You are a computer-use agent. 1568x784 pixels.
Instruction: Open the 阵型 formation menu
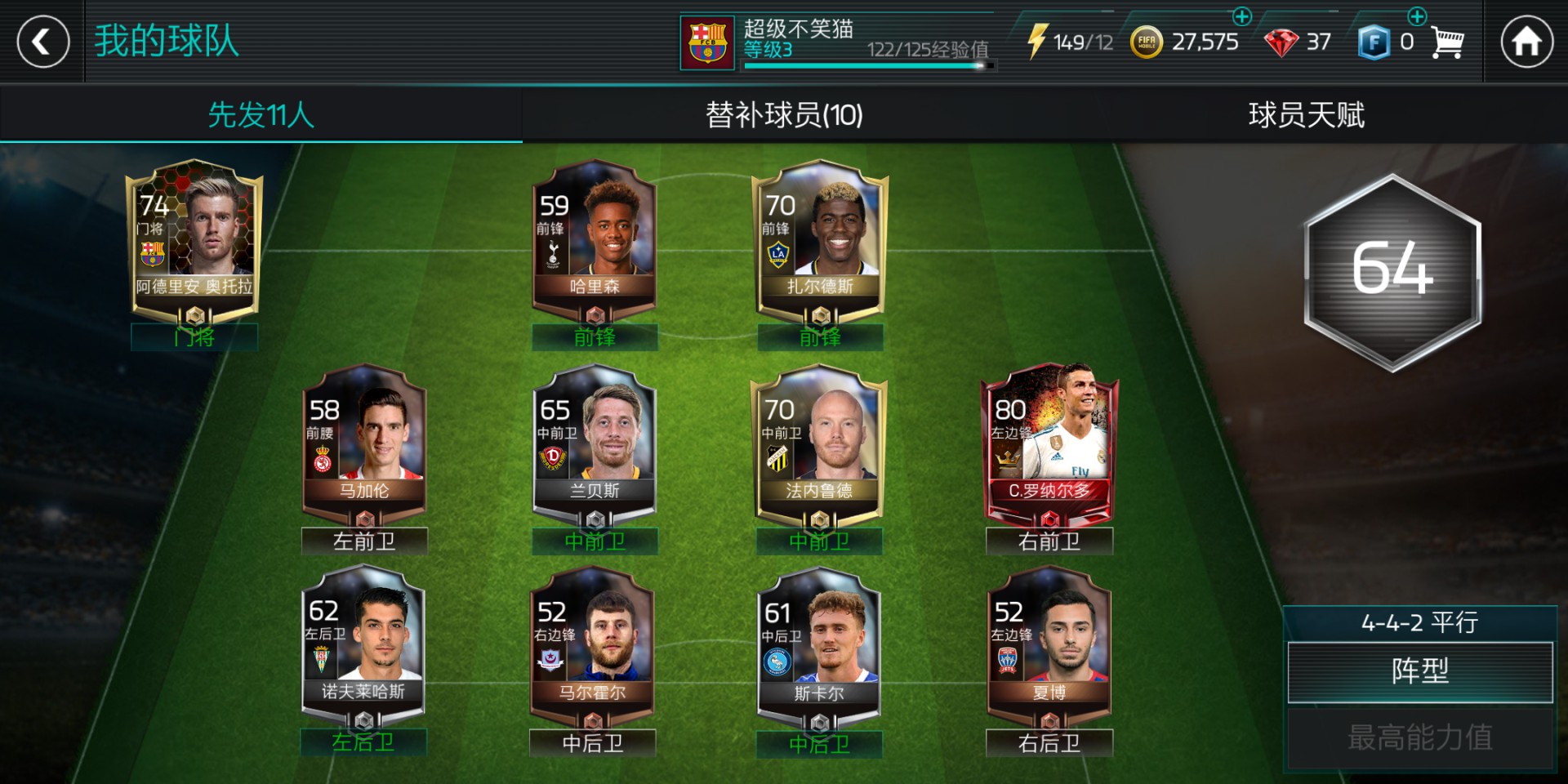coord(1419,671)
